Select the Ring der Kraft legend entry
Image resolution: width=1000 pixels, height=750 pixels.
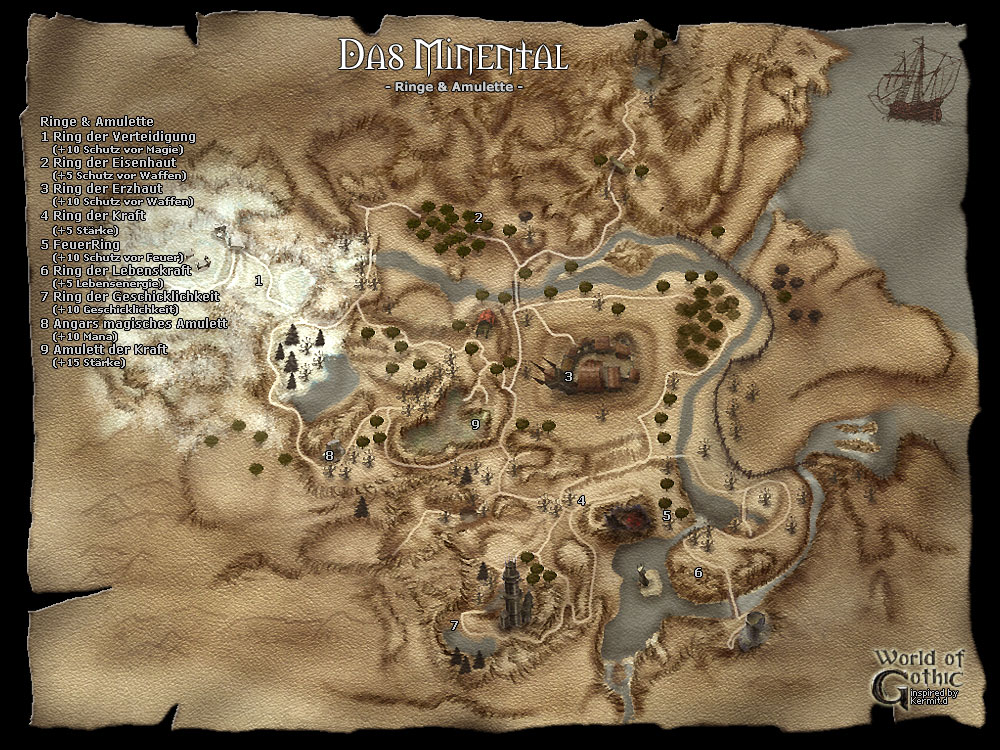[x=93, y=216]
